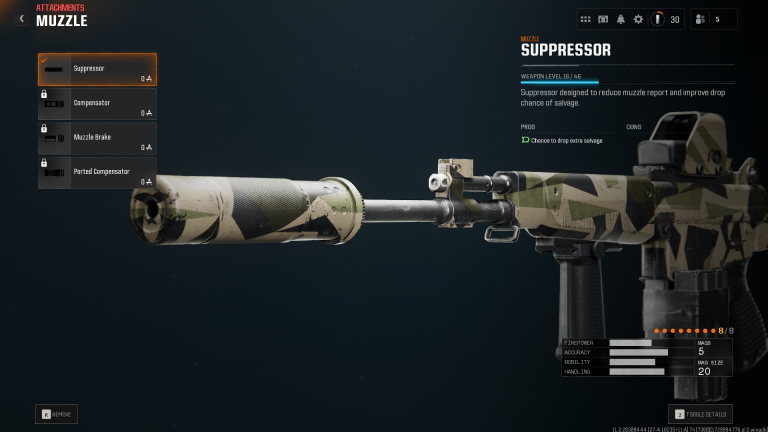Open the social friends list icon
This screenshot has height=432, width=768.
[x=700, y=19]
